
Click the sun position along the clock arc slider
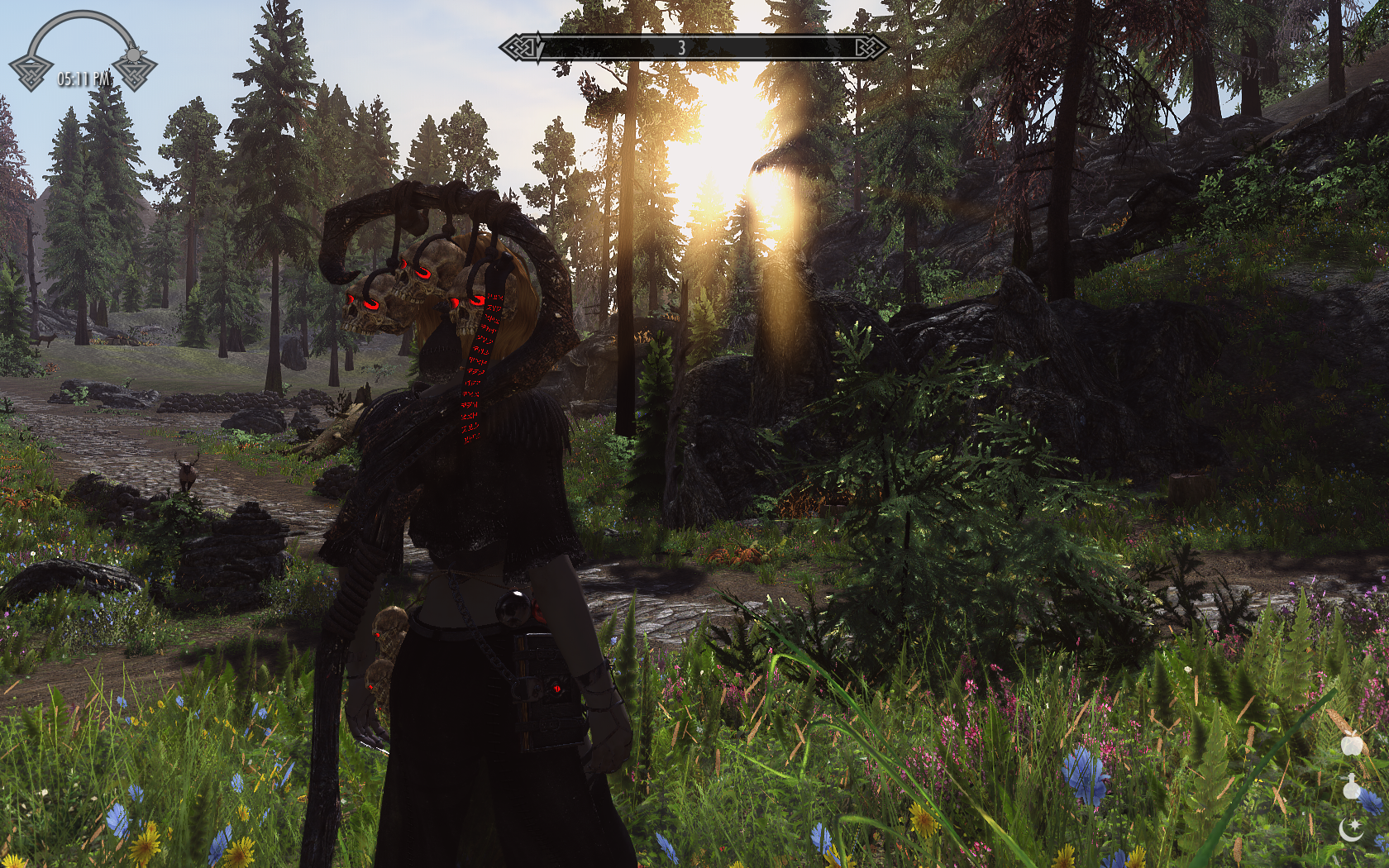[132, 55]
